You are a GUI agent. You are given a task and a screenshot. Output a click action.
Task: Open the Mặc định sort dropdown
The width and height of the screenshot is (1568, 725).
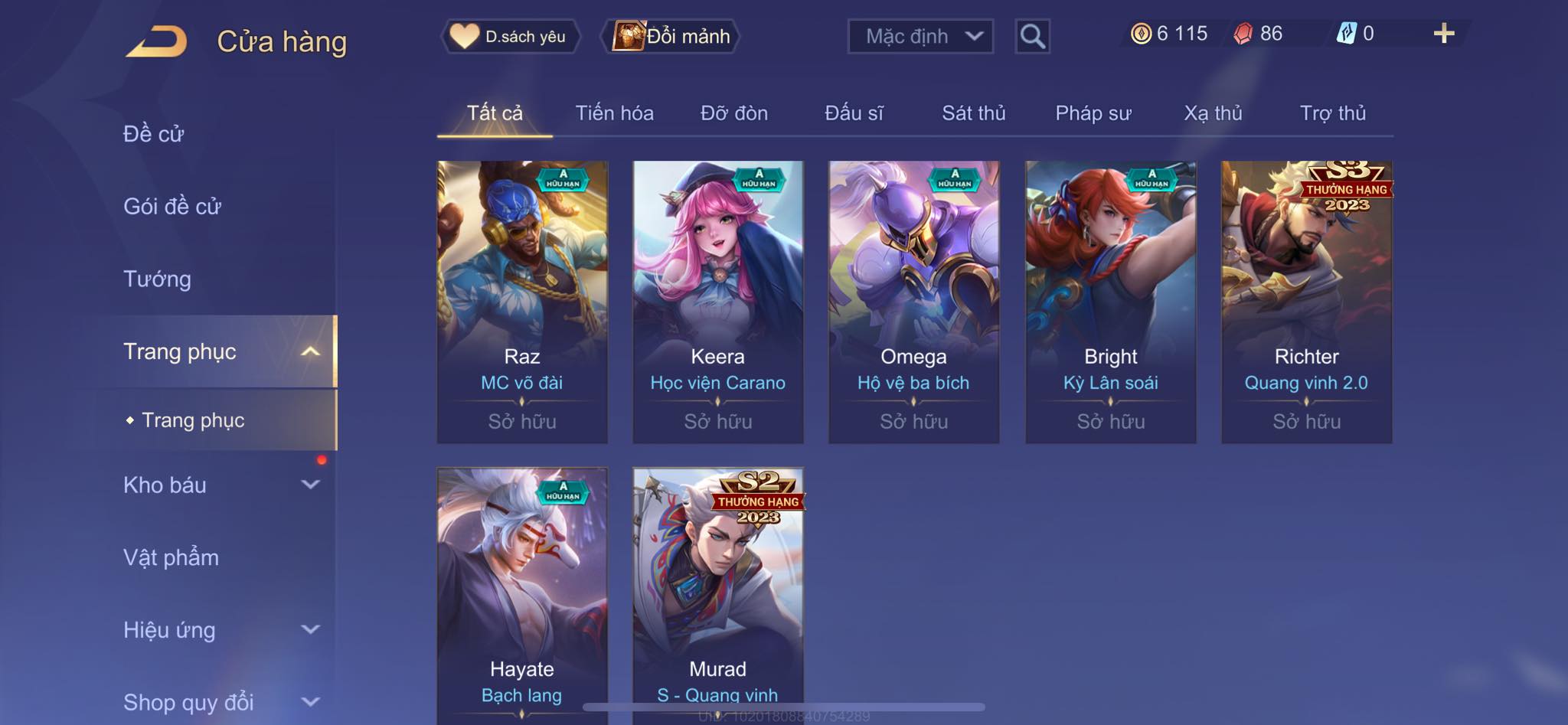pos(920,36)
